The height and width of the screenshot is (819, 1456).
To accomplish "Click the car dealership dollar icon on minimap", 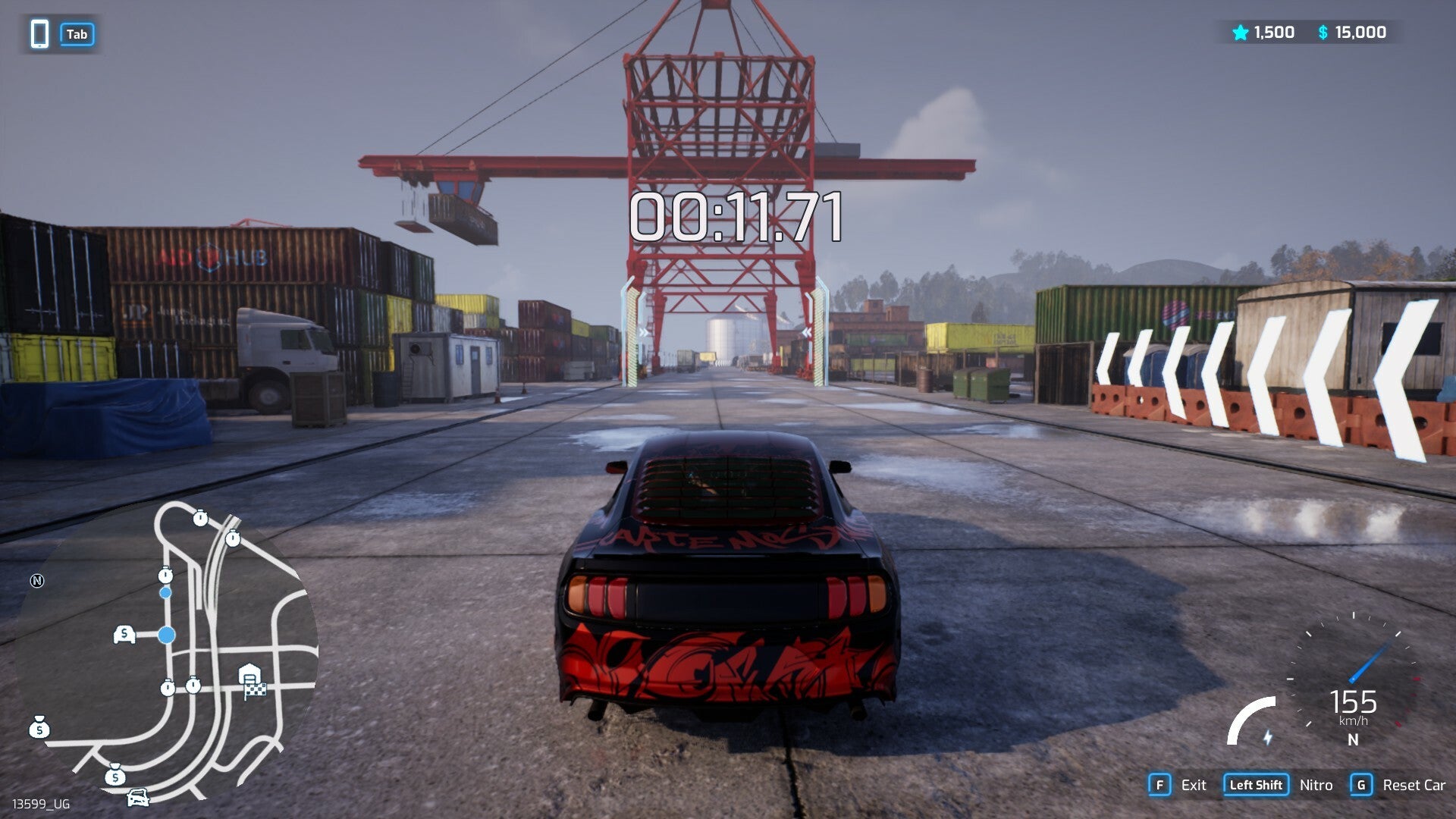I will click(x=124, y=633).
